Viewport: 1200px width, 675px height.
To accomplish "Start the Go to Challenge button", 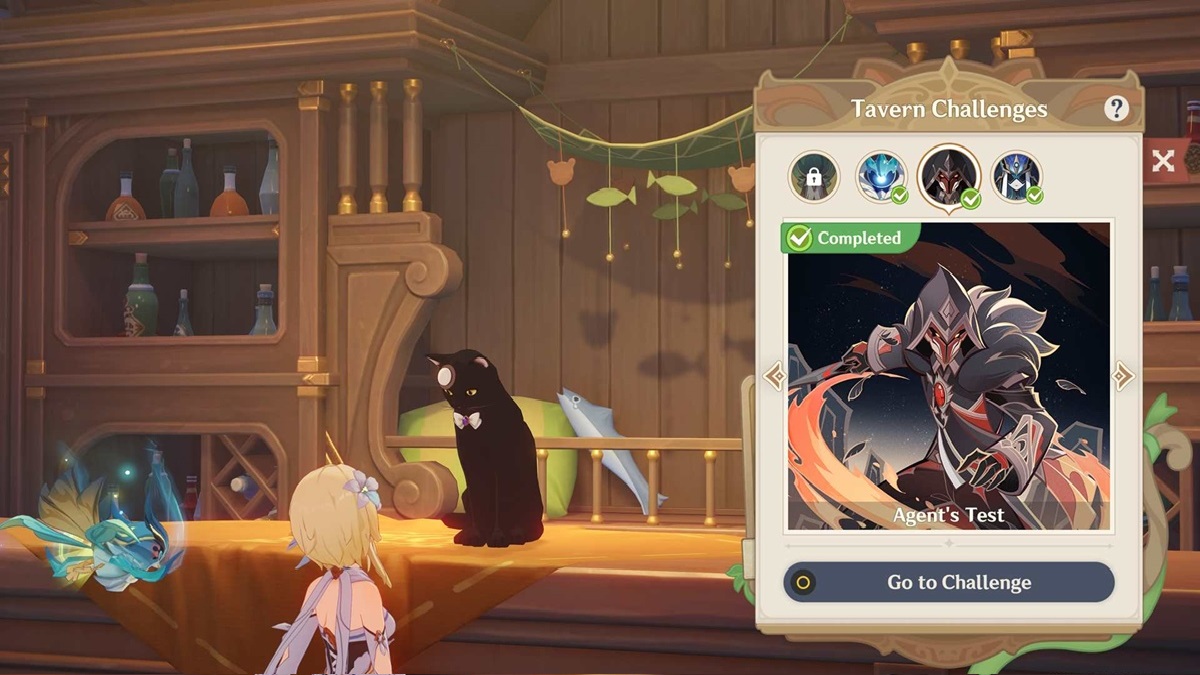I will pos(948,582).
